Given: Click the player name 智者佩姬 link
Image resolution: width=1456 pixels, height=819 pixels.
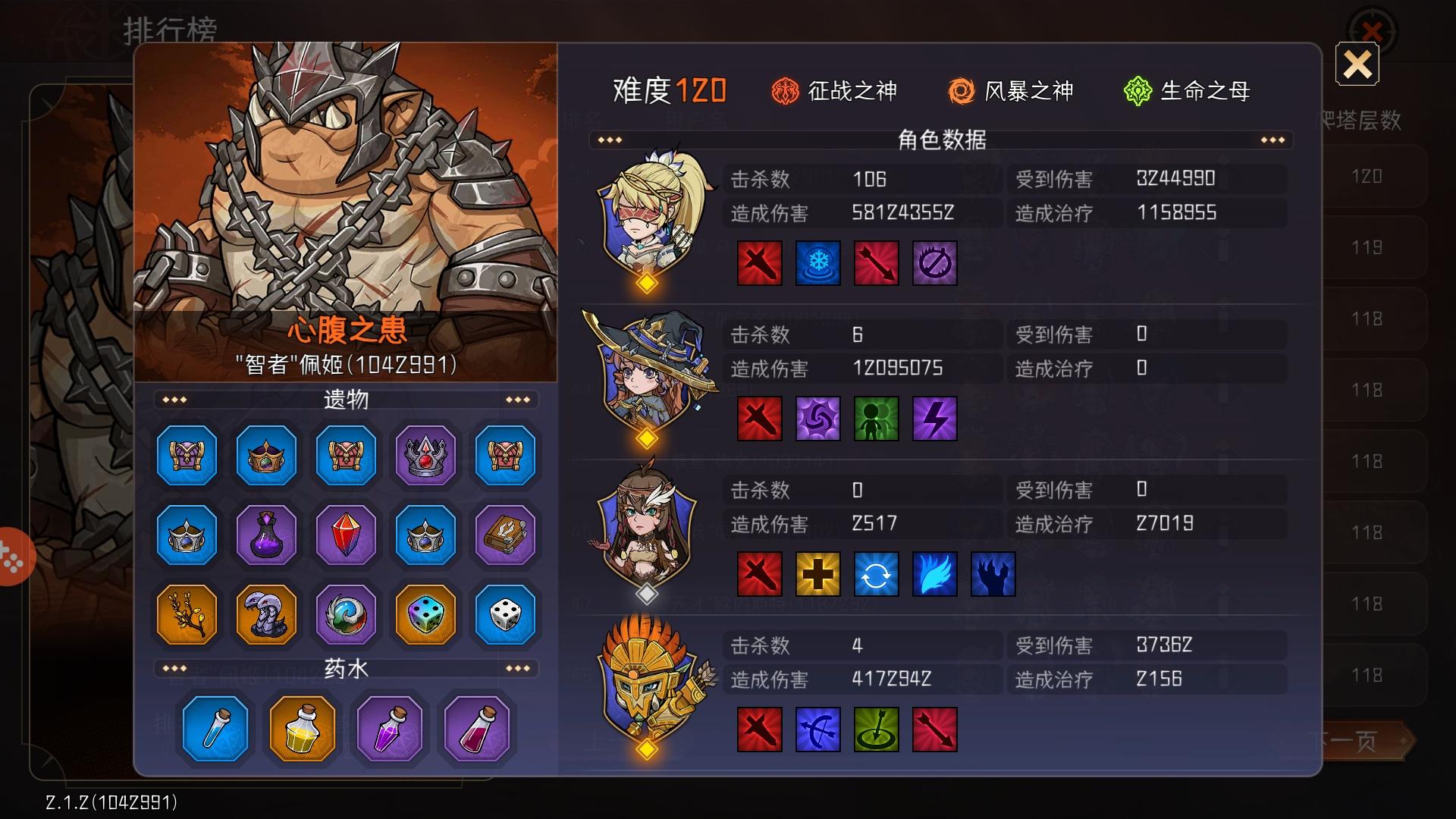Looking at the screenshot, I should pos(345,363).
